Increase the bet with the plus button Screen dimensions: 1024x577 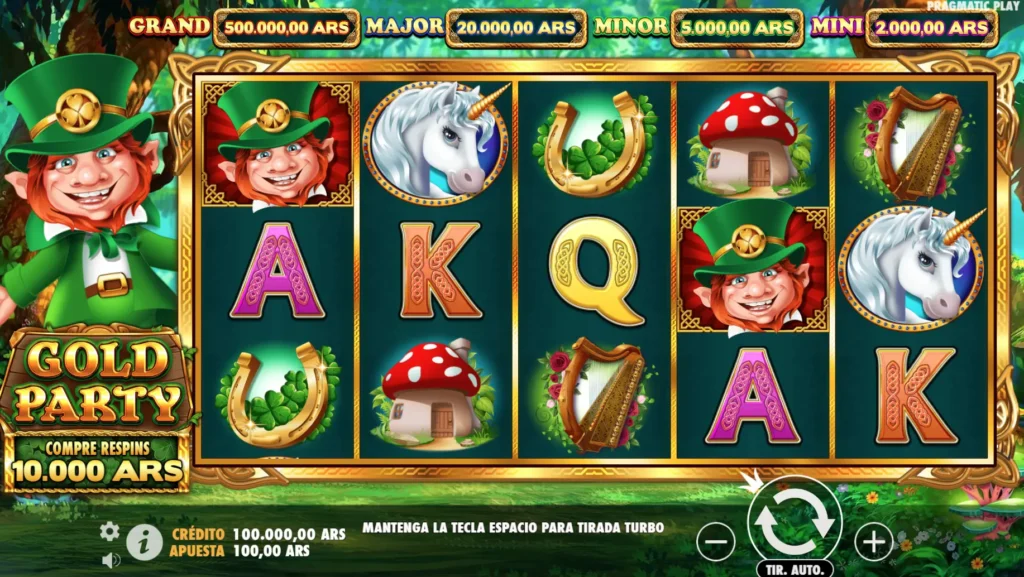pos(873,542)
